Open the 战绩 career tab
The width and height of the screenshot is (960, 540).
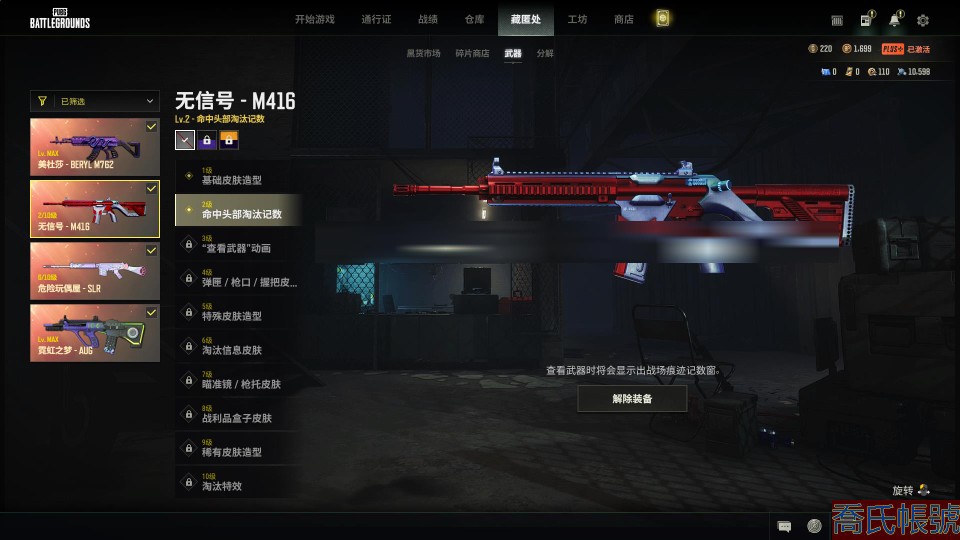(428, 19)
